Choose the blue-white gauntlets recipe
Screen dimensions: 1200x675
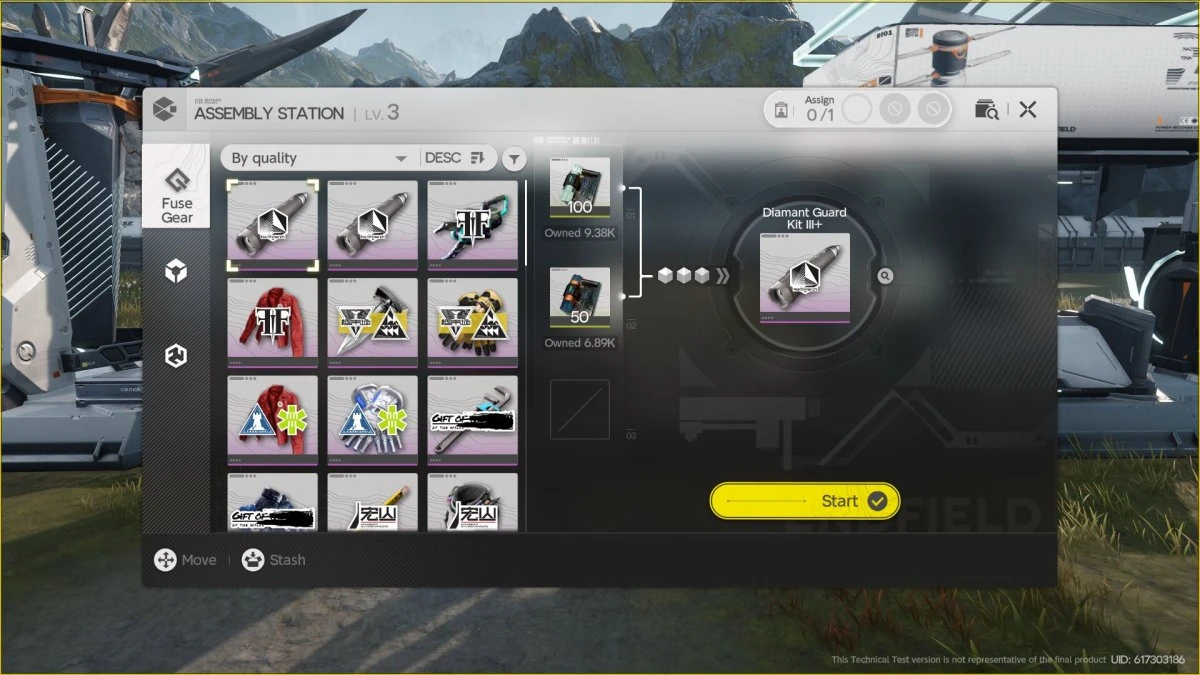point(372,419)
